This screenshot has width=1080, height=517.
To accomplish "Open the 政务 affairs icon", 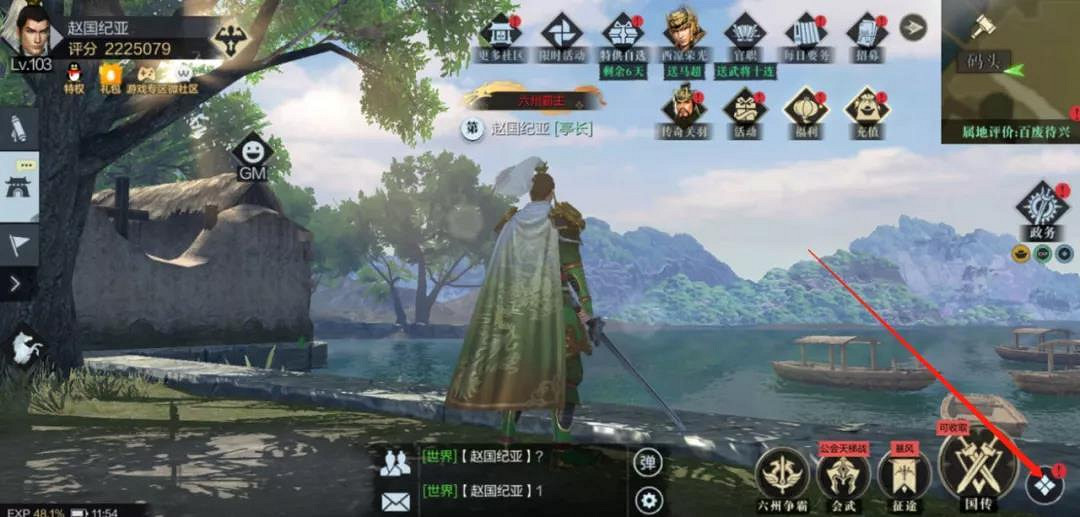I will click(x=1043, y=206).
